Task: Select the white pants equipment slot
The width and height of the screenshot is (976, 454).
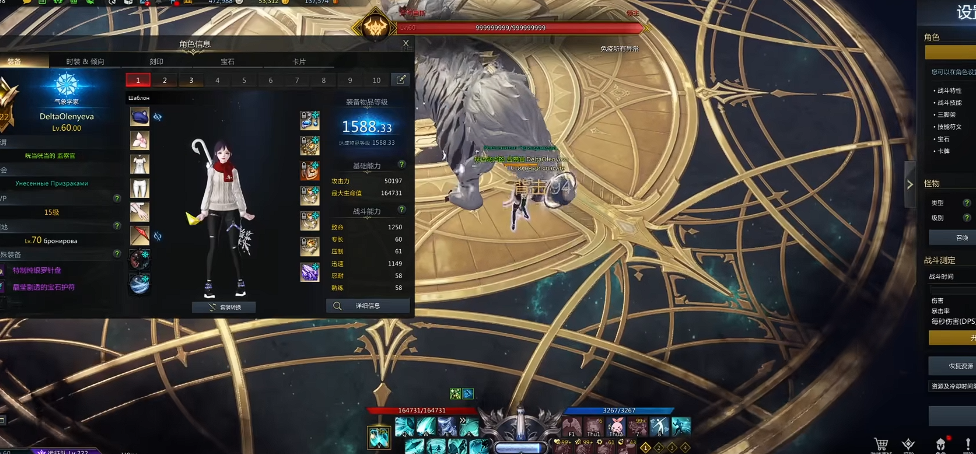Action: [x=139, y=187]
